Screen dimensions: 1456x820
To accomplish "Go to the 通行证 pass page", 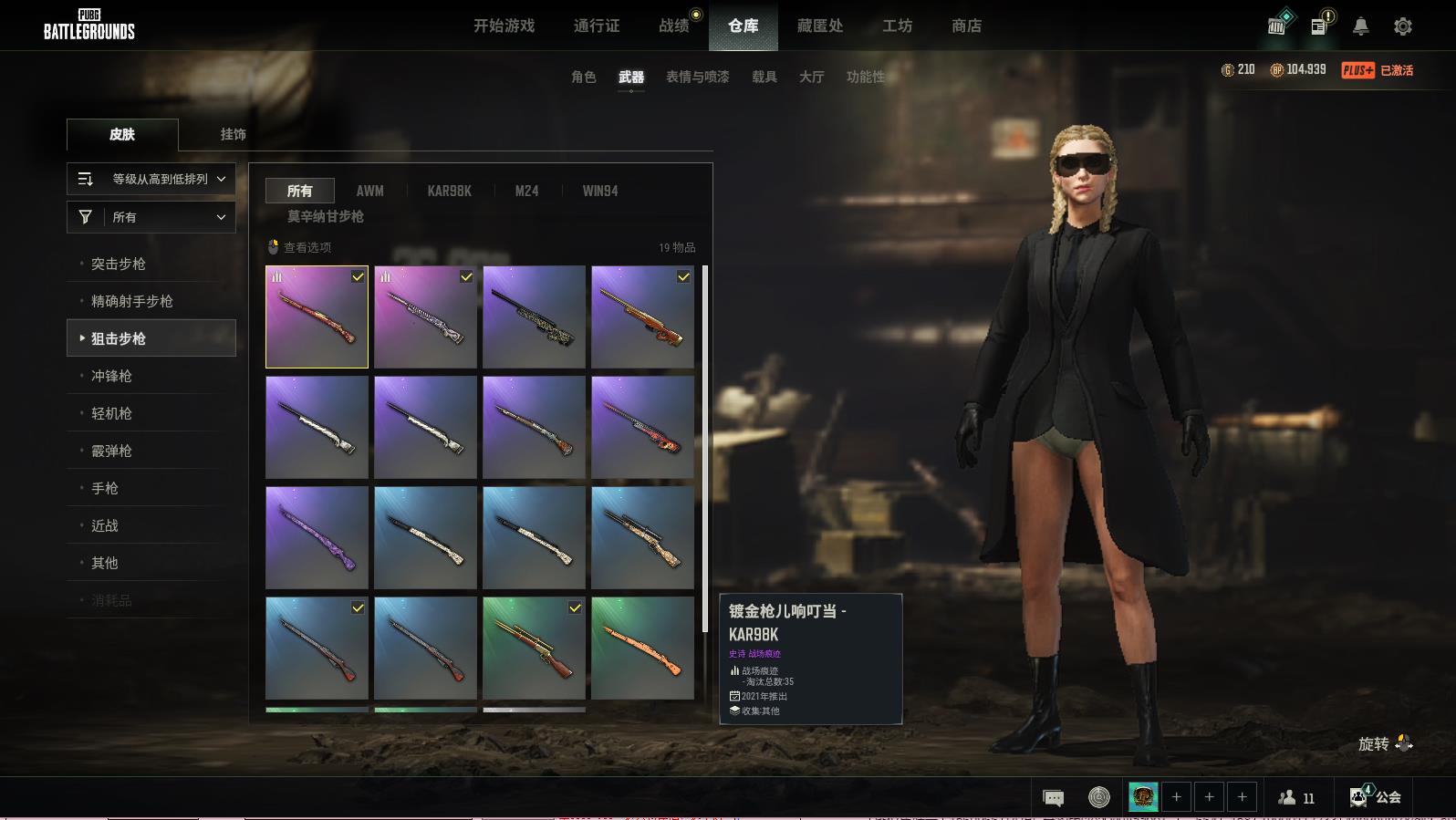I will point(597,26).
